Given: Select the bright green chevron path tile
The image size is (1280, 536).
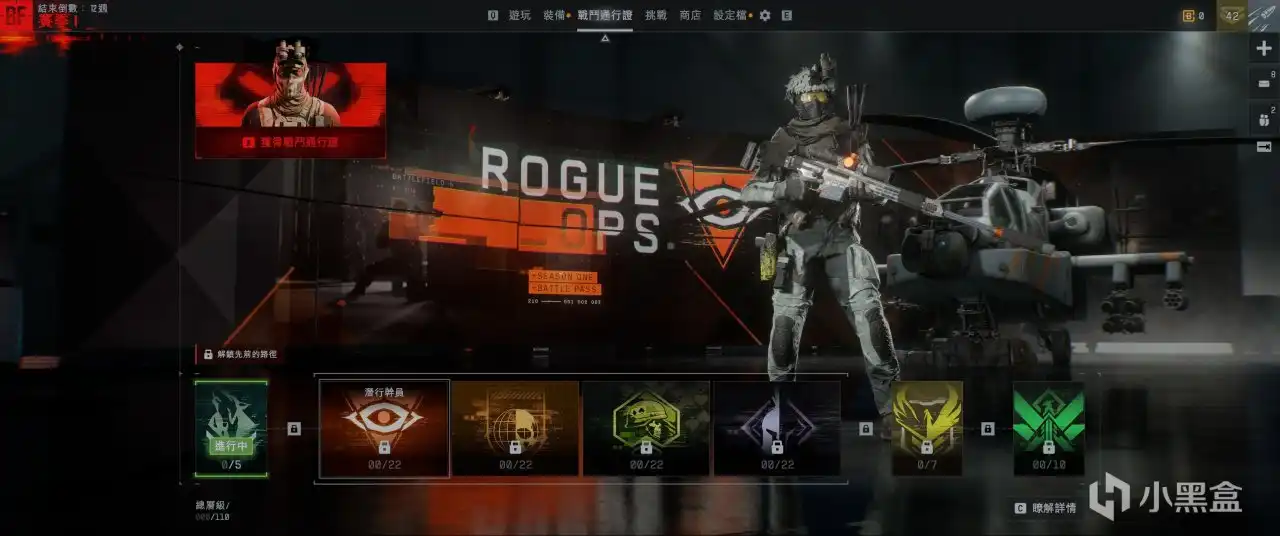Looking at the screenshot, I should 1048,428.
